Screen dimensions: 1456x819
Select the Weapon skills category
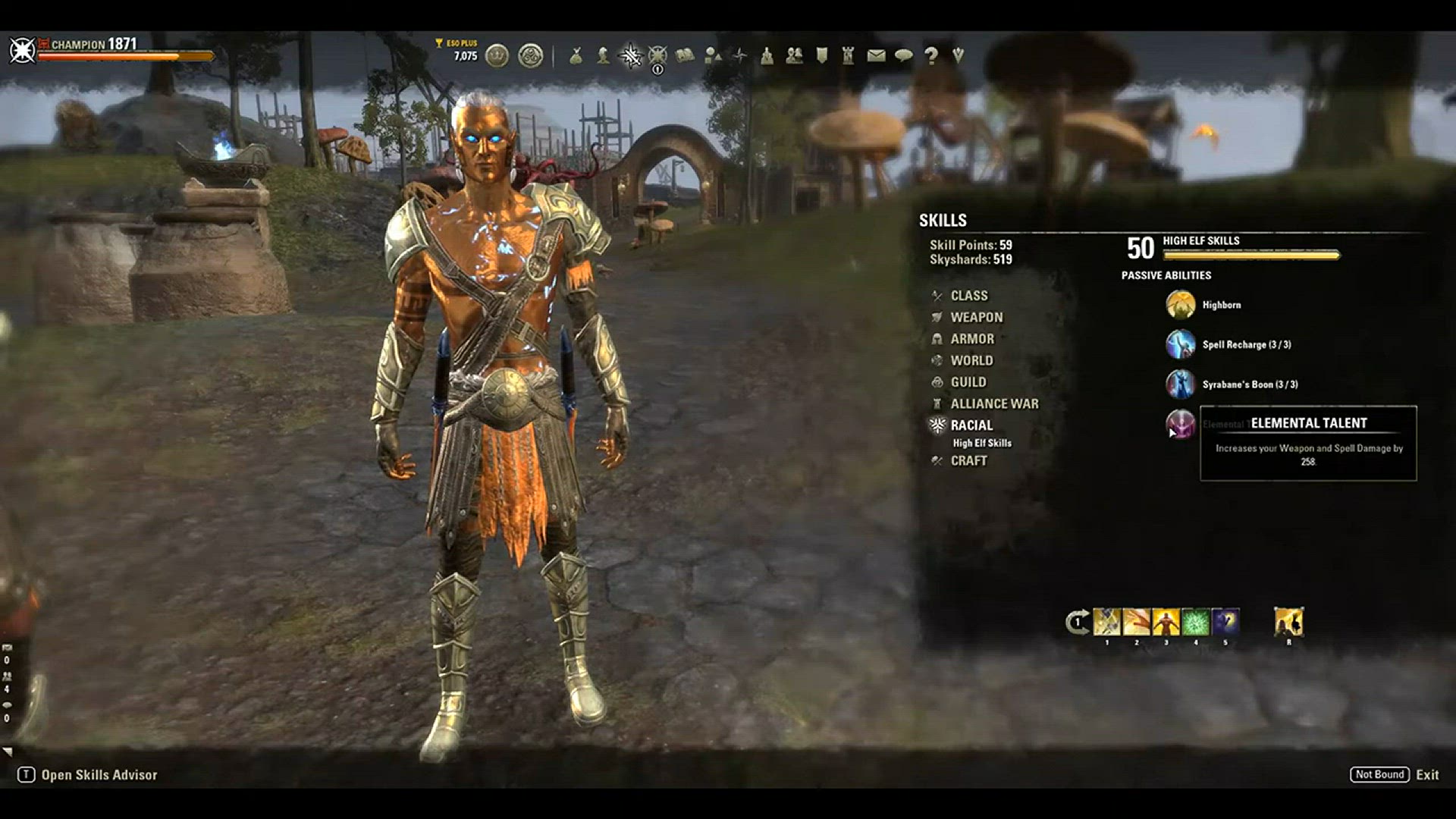coord(976,318)
